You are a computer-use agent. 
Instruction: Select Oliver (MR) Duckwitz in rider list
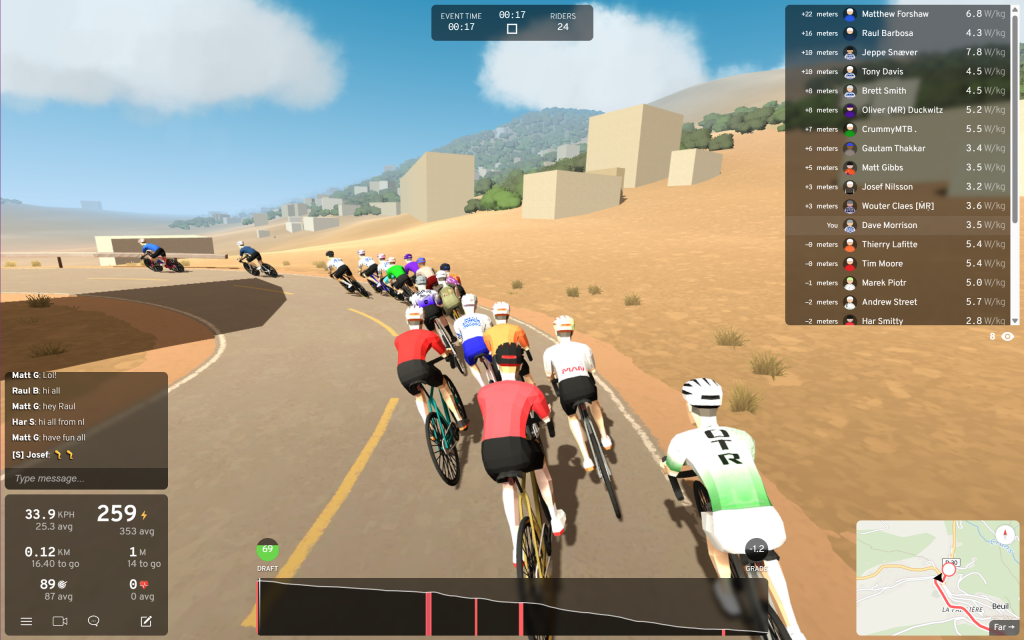902,110
